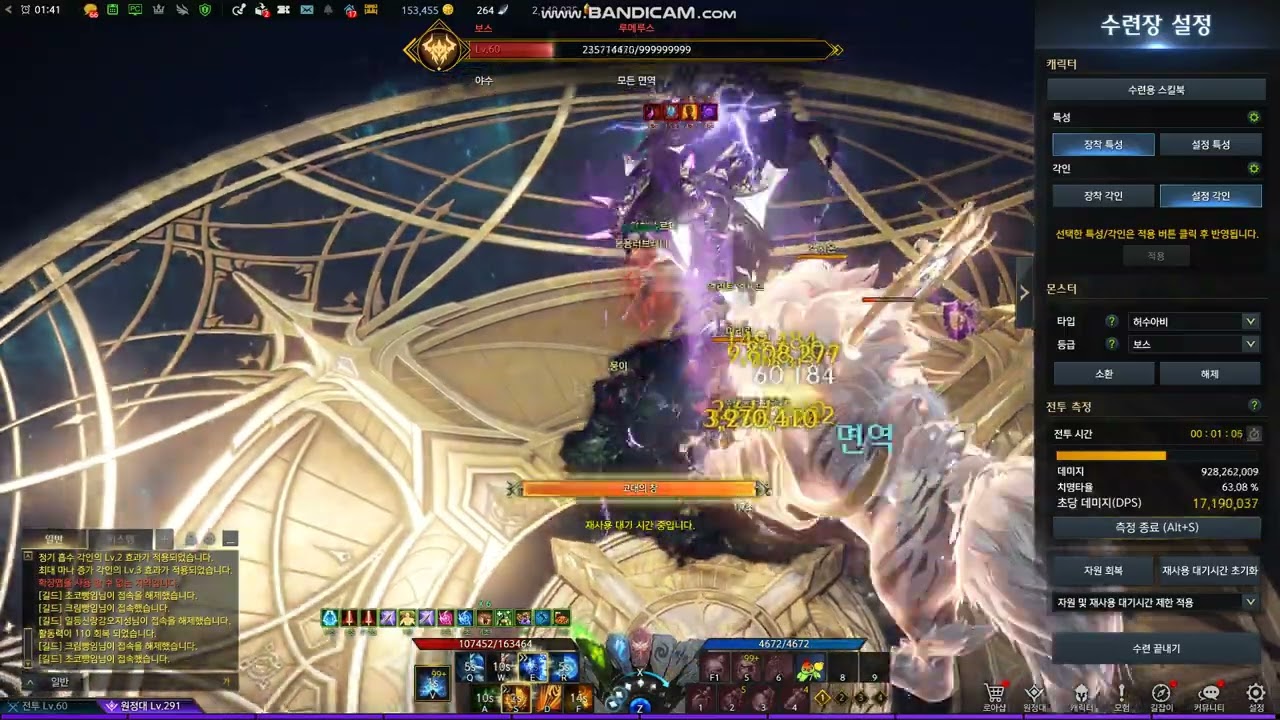Screen dimensions: 1280x720
Task: Restore resources with the 자원 회복 button
Action: [1103, 571]
